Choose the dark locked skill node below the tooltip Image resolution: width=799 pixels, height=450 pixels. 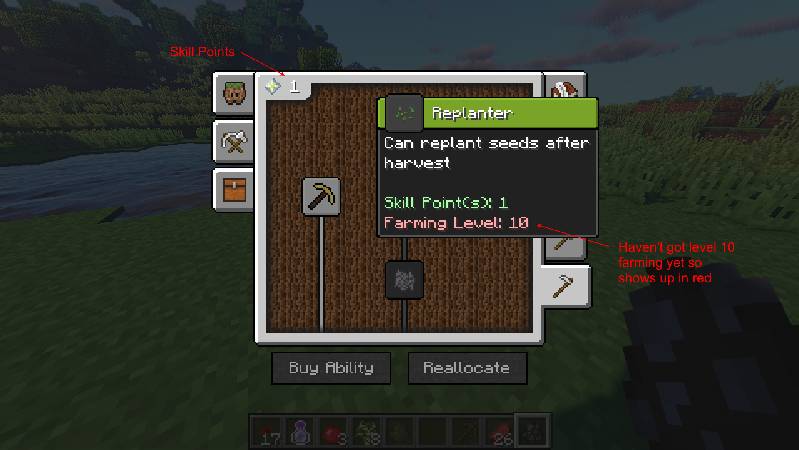tap(405, 279)
